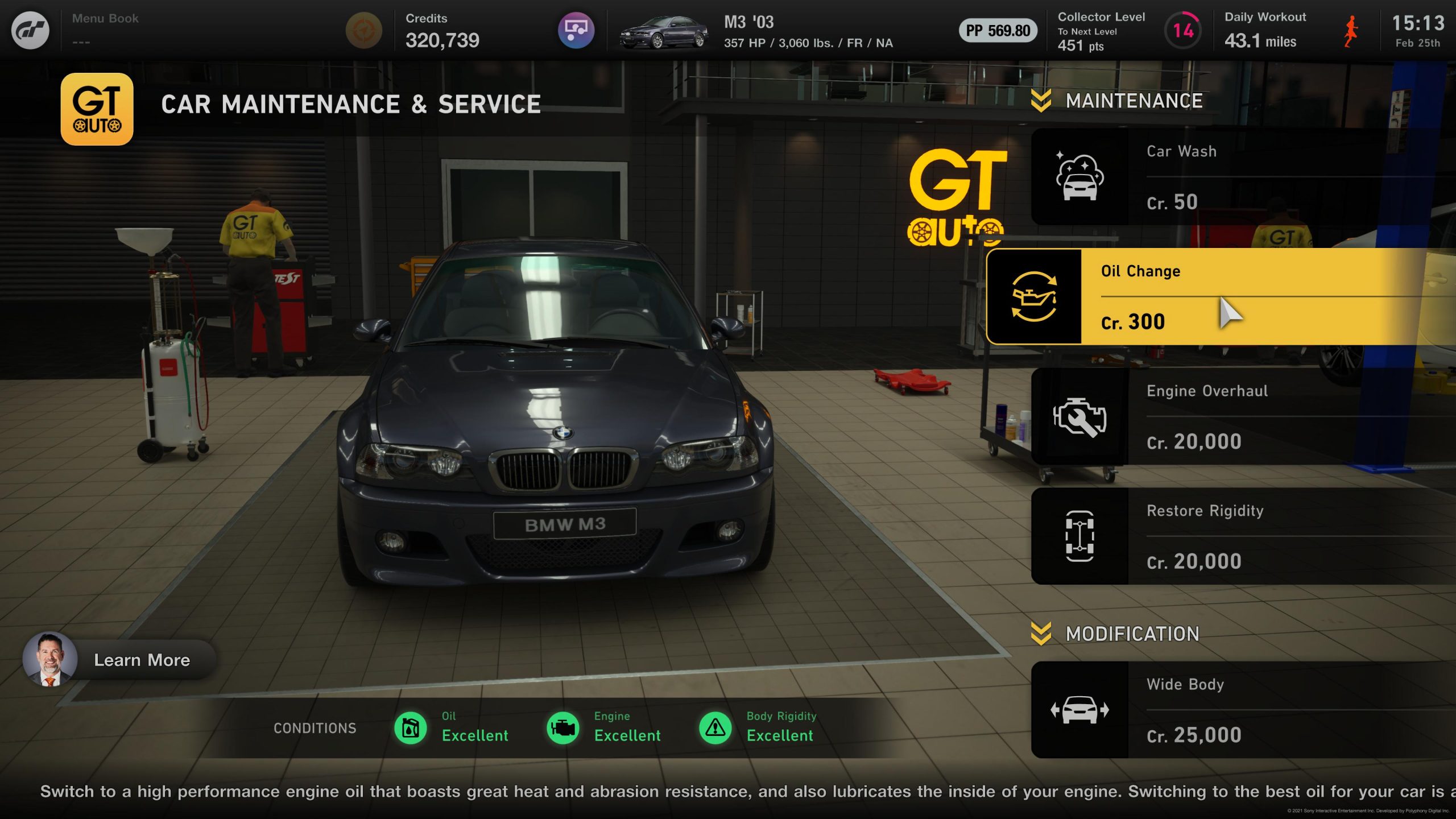Select the green Engine condition icon

point(562,727)
